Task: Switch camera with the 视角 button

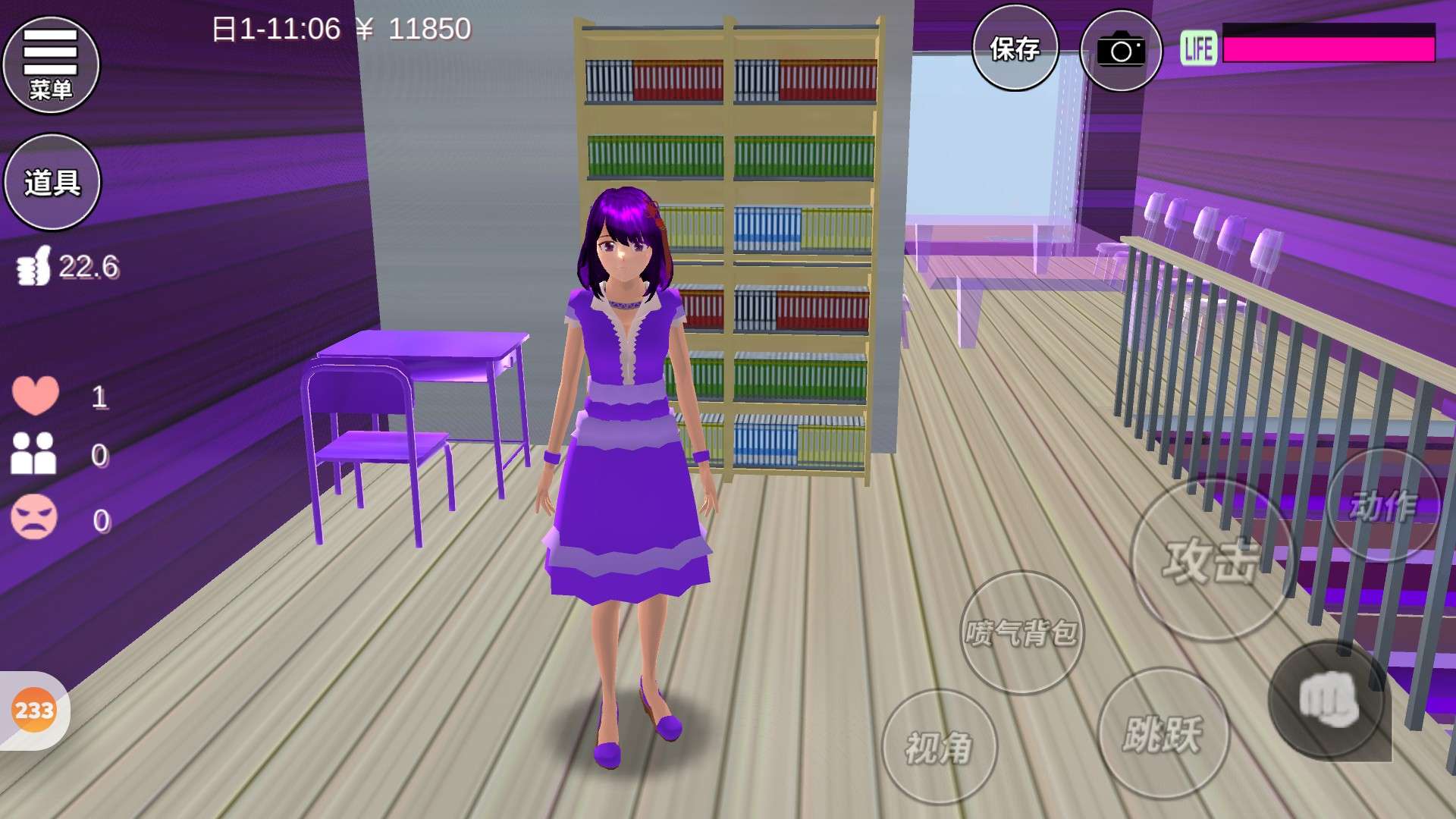Action: [939, 747]
